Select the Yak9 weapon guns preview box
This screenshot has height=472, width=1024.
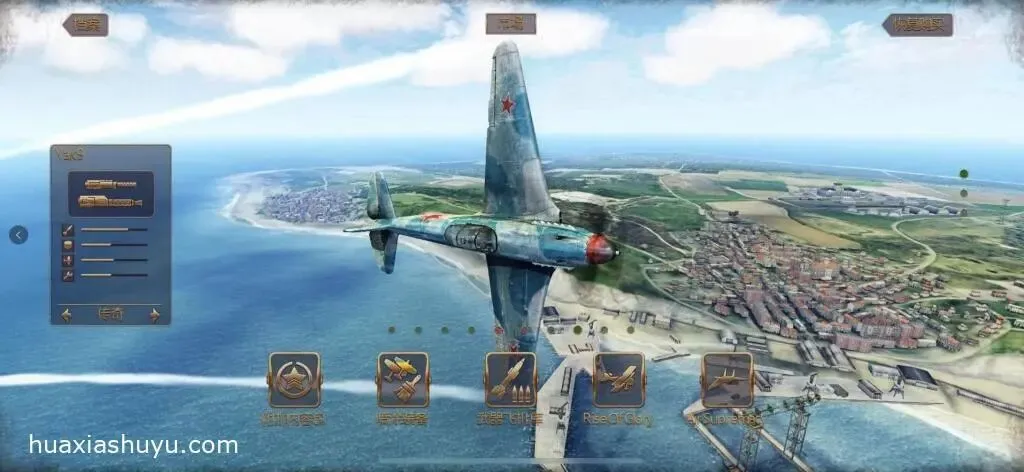(110, 194)
